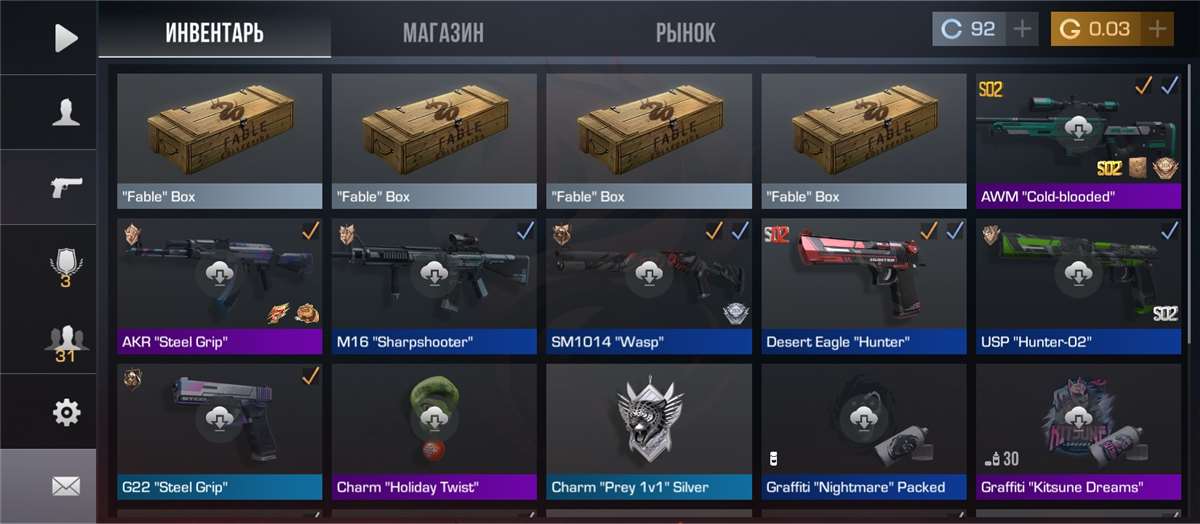1200x524 pixels.
Task: Select the Desert Eagle "Hunter" skin
Action: tap(863, 286)
